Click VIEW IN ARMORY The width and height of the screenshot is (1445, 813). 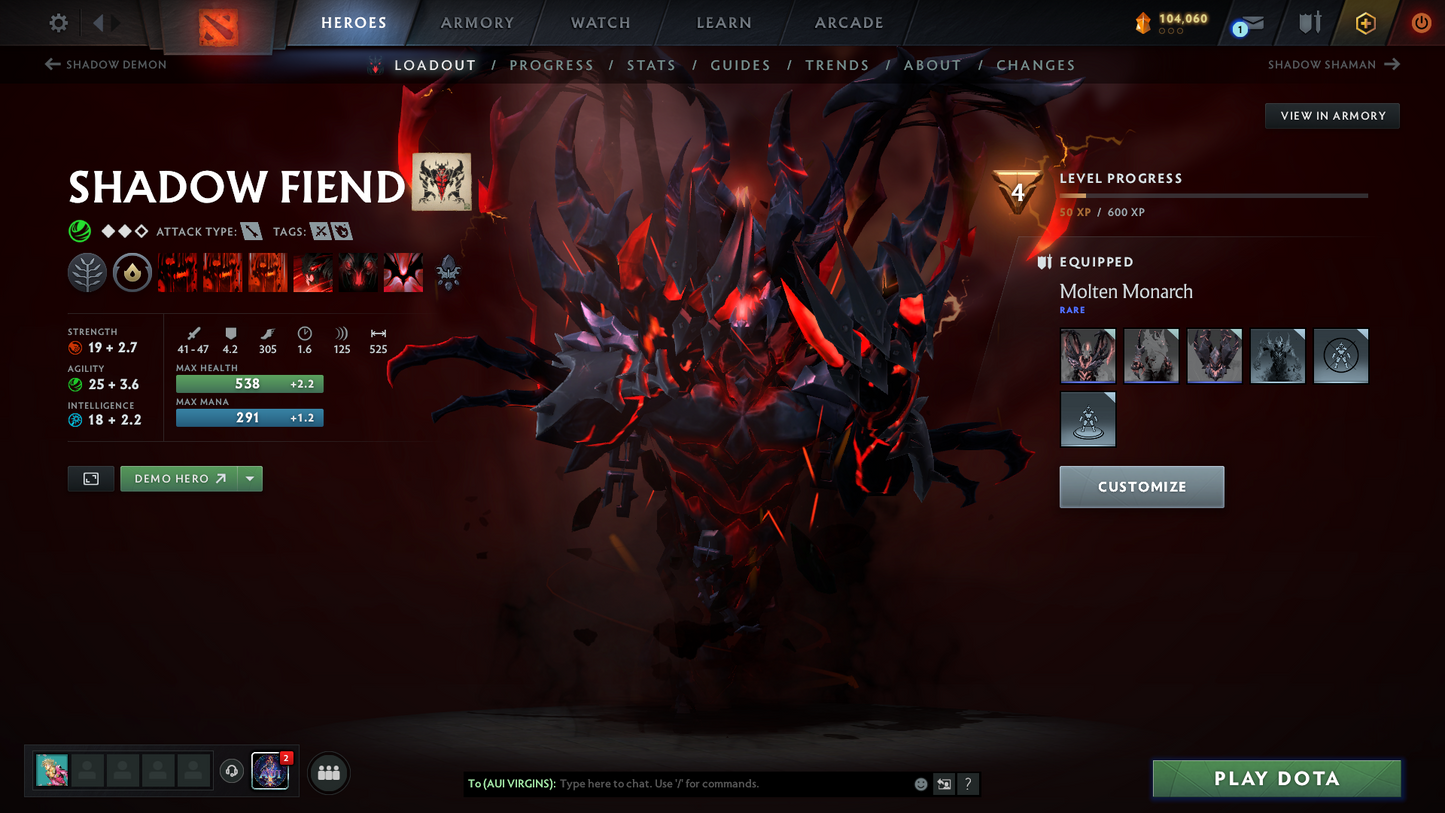tap(1332, 115)
